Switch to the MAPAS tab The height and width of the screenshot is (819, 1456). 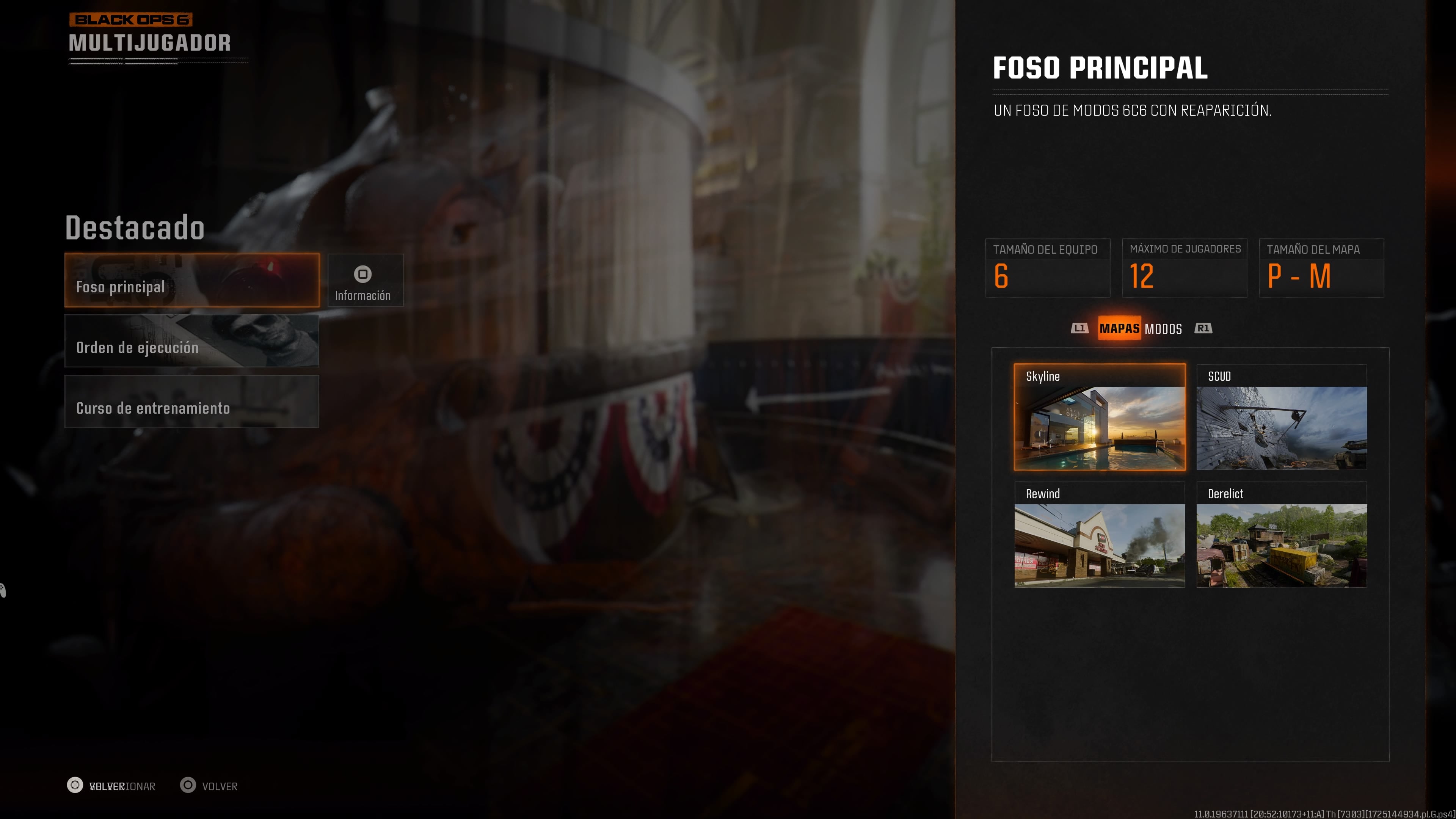click(1119, 328)
